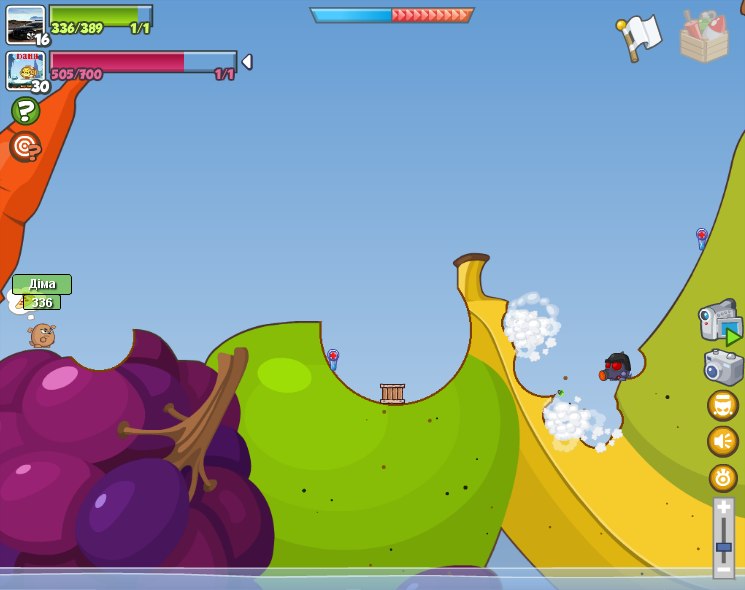
Task: Zoom in with the plus button
Action: tap(723, 508)
